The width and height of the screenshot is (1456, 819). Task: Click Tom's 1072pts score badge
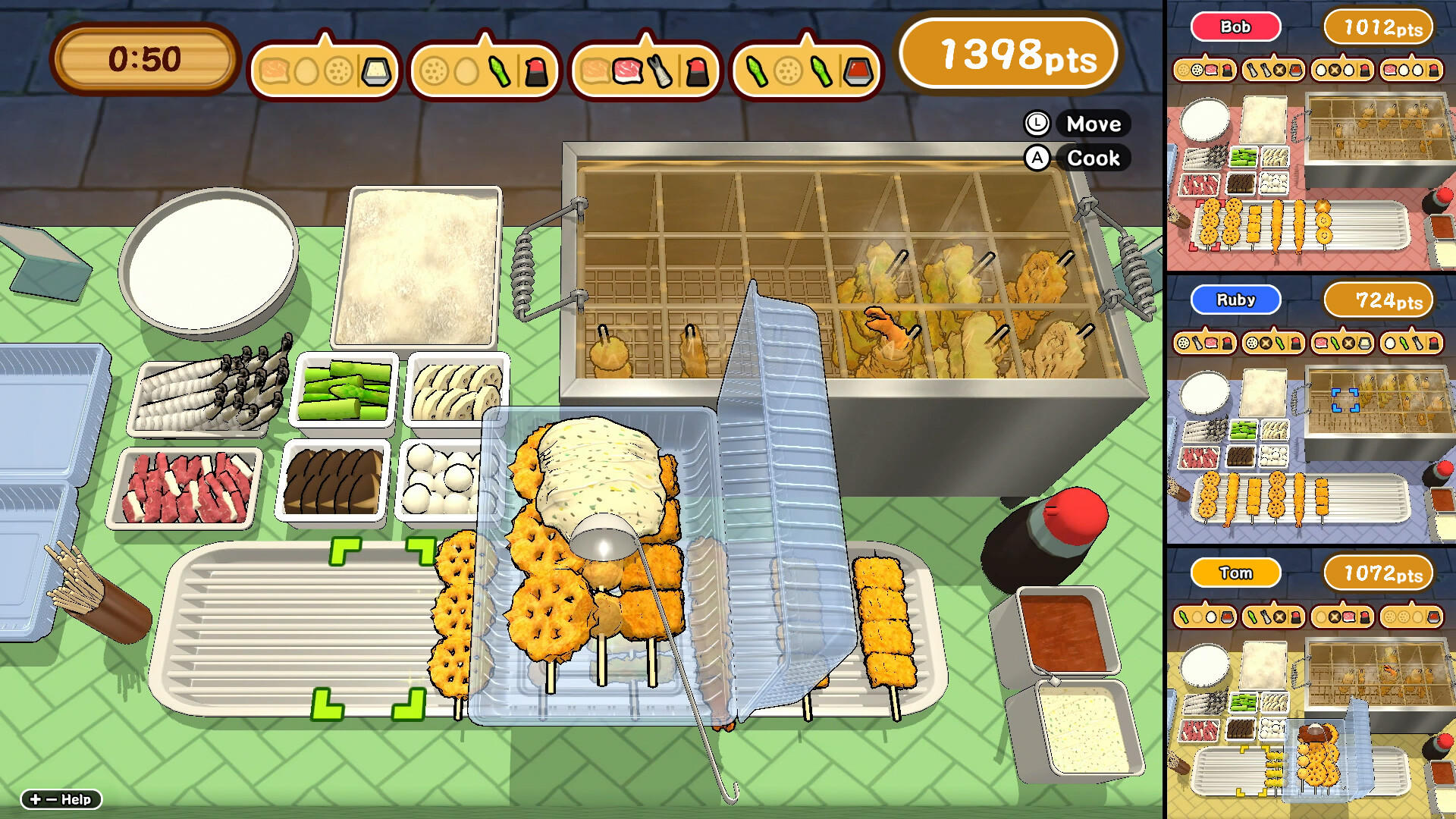(1378, 573)
